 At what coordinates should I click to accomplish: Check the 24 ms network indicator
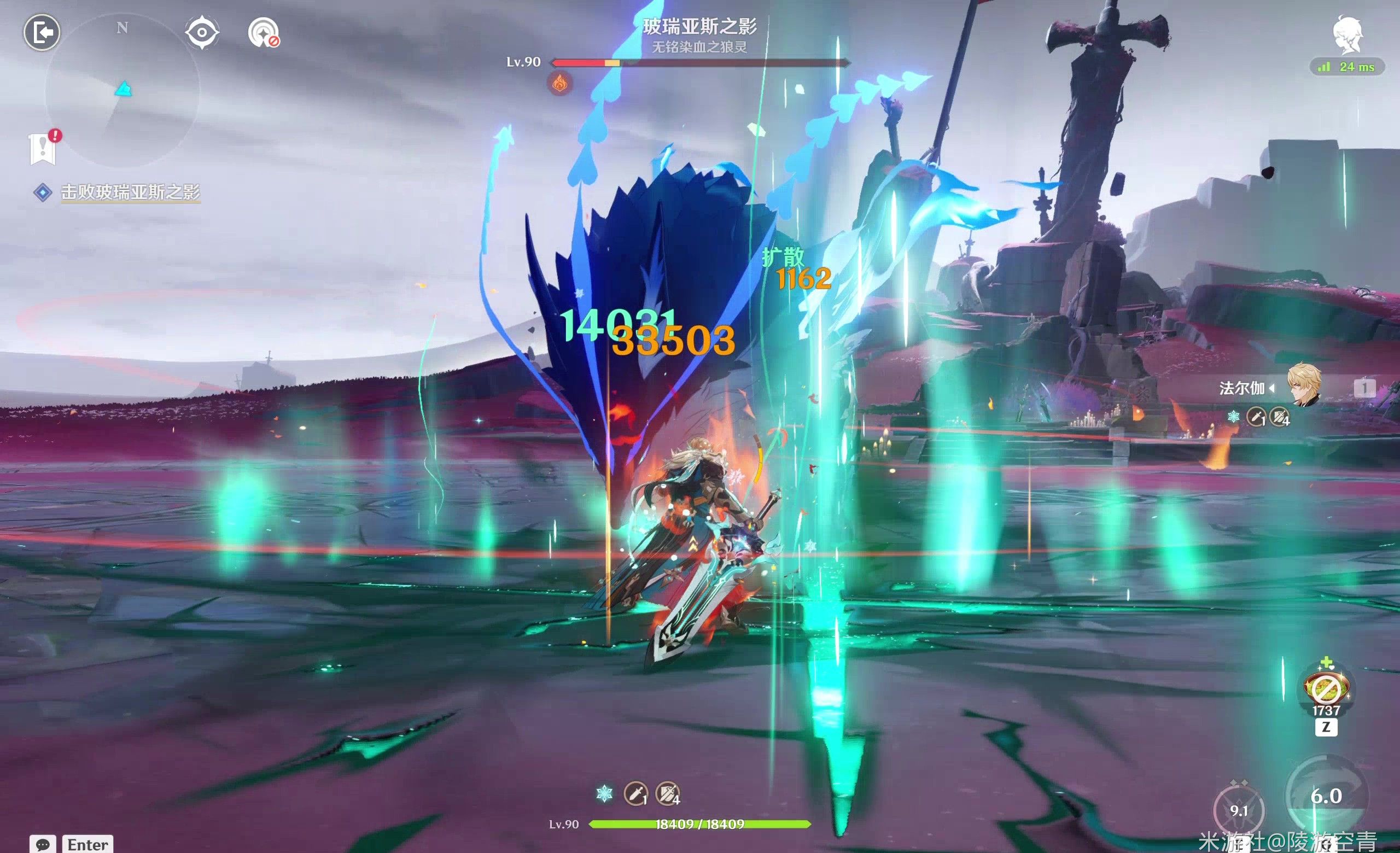click(1346, 67)
